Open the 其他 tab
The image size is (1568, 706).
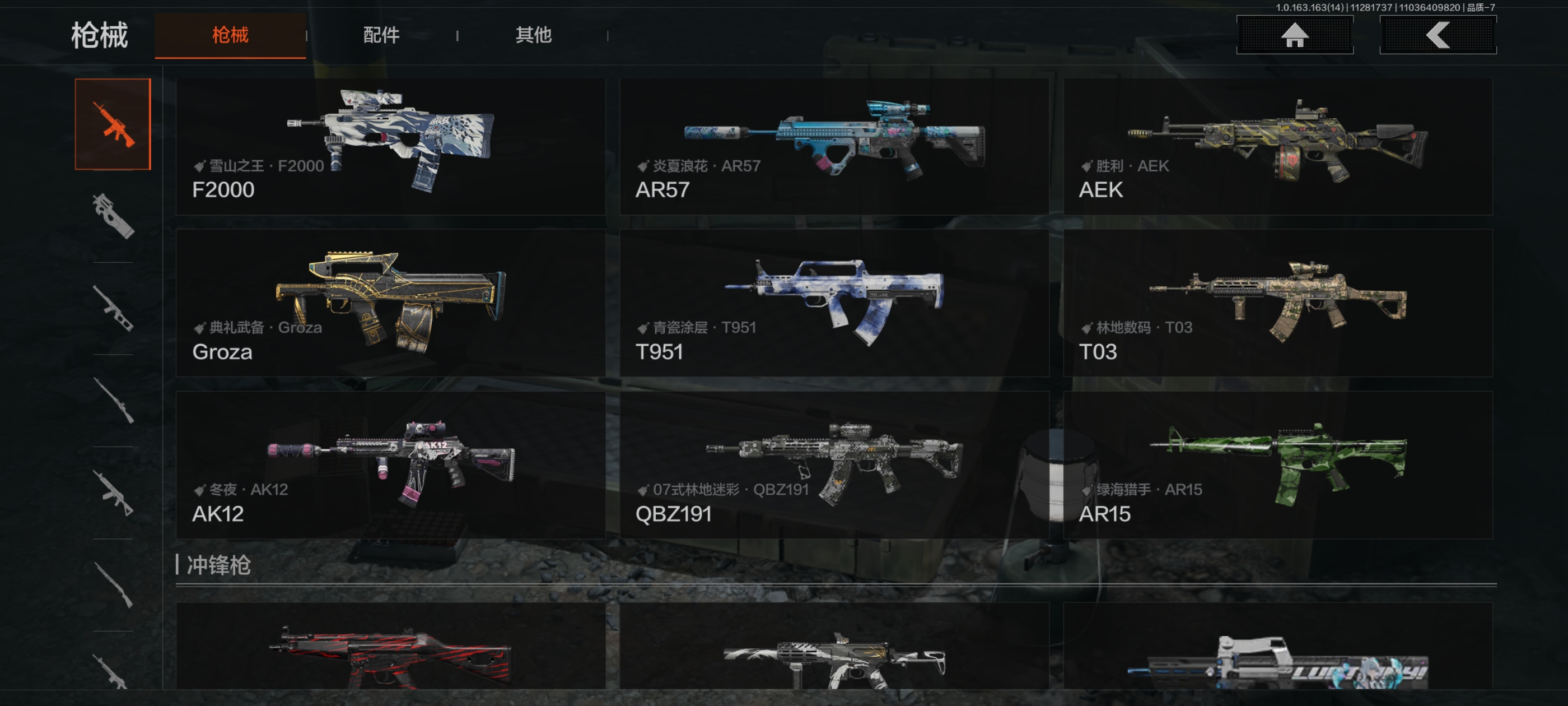pos(533,35)
